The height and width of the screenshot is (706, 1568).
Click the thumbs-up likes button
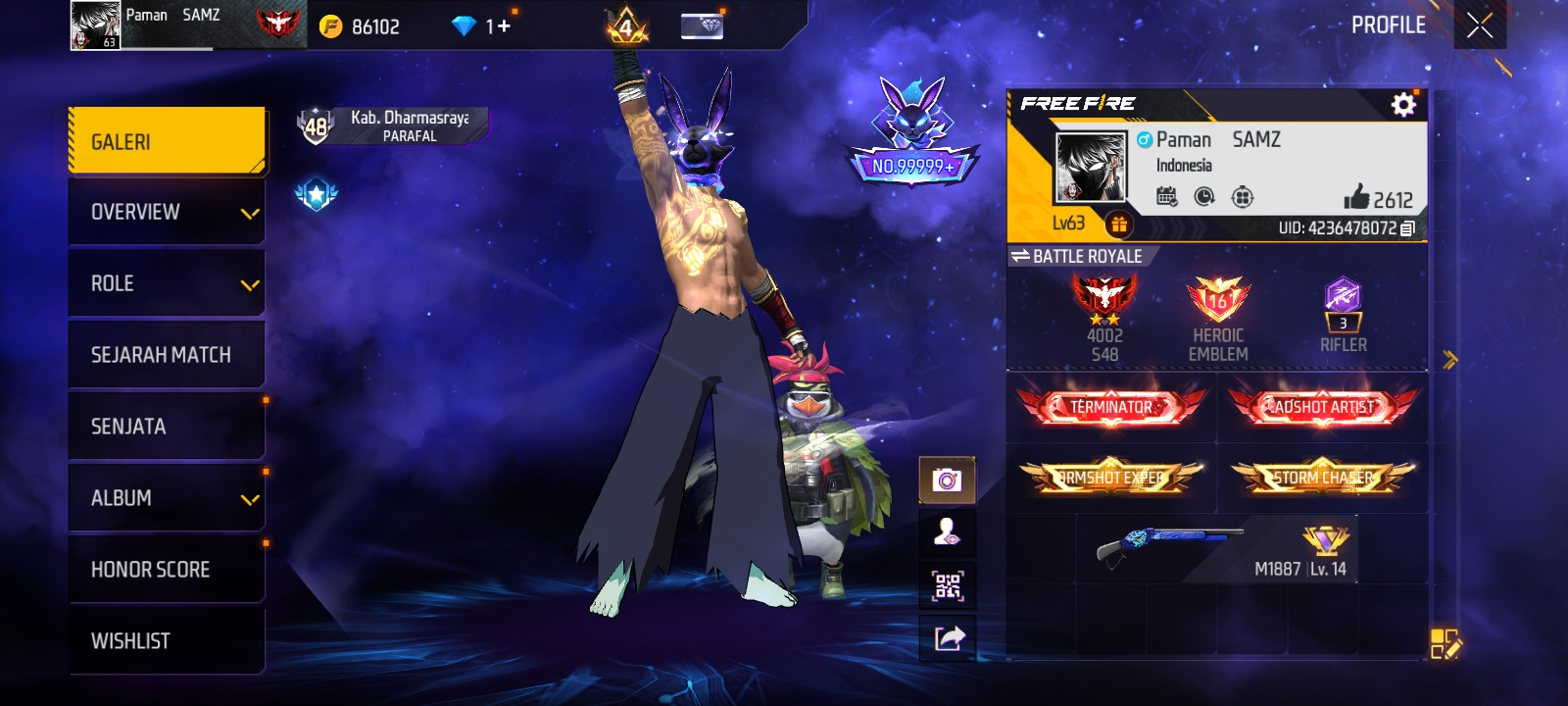(x=1357, y=197)
